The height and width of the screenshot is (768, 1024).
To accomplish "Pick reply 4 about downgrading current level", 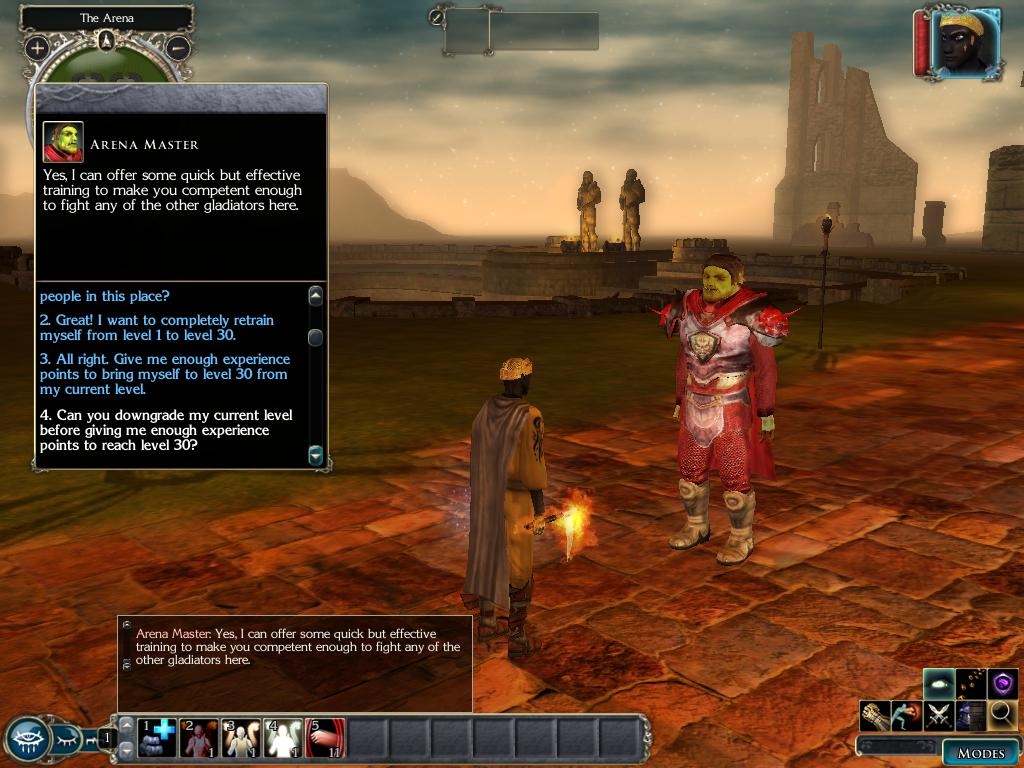I will (x=167, y=430).
